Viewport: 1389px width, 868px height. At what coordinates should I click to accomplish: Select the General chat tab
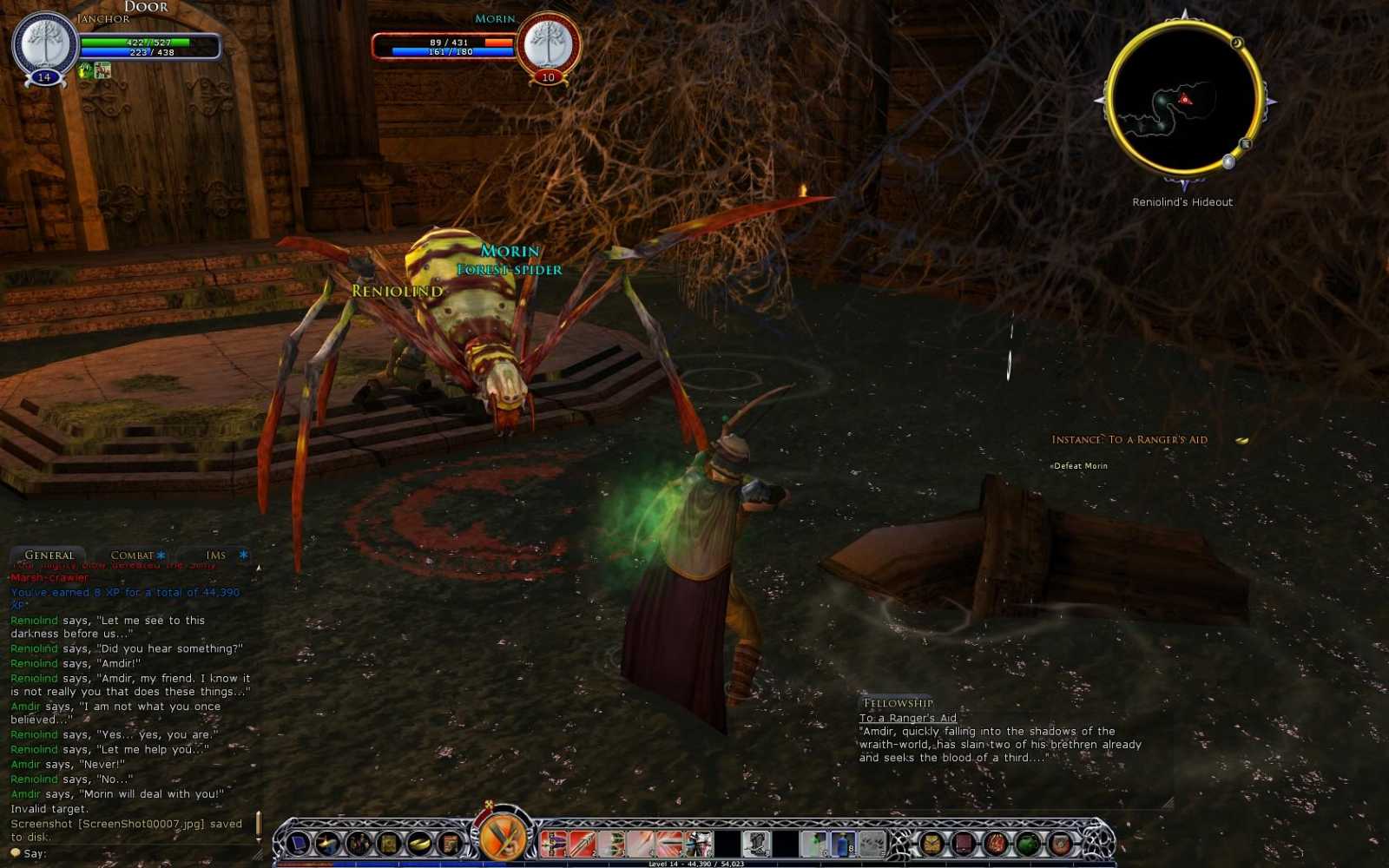tap(49, 555)
